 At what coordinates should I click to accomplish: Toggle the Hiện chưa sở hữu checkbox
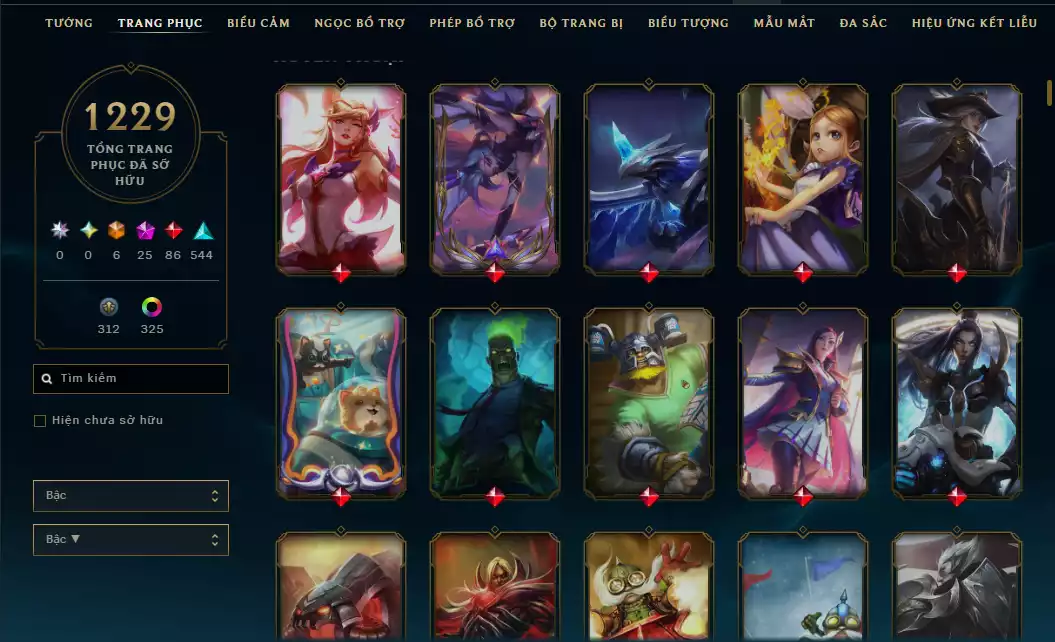40,421
